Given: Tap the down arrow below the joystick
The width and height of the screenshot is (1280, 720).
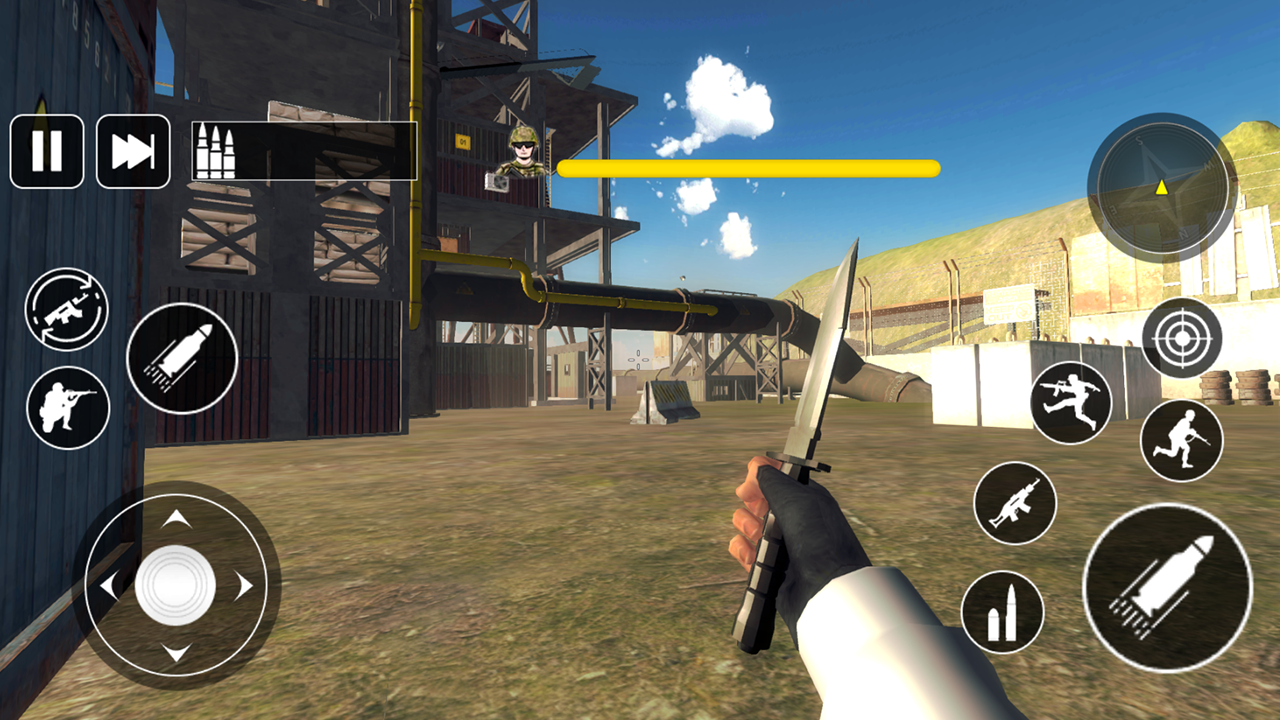Looking at the screenshot, I should point(178,653).
